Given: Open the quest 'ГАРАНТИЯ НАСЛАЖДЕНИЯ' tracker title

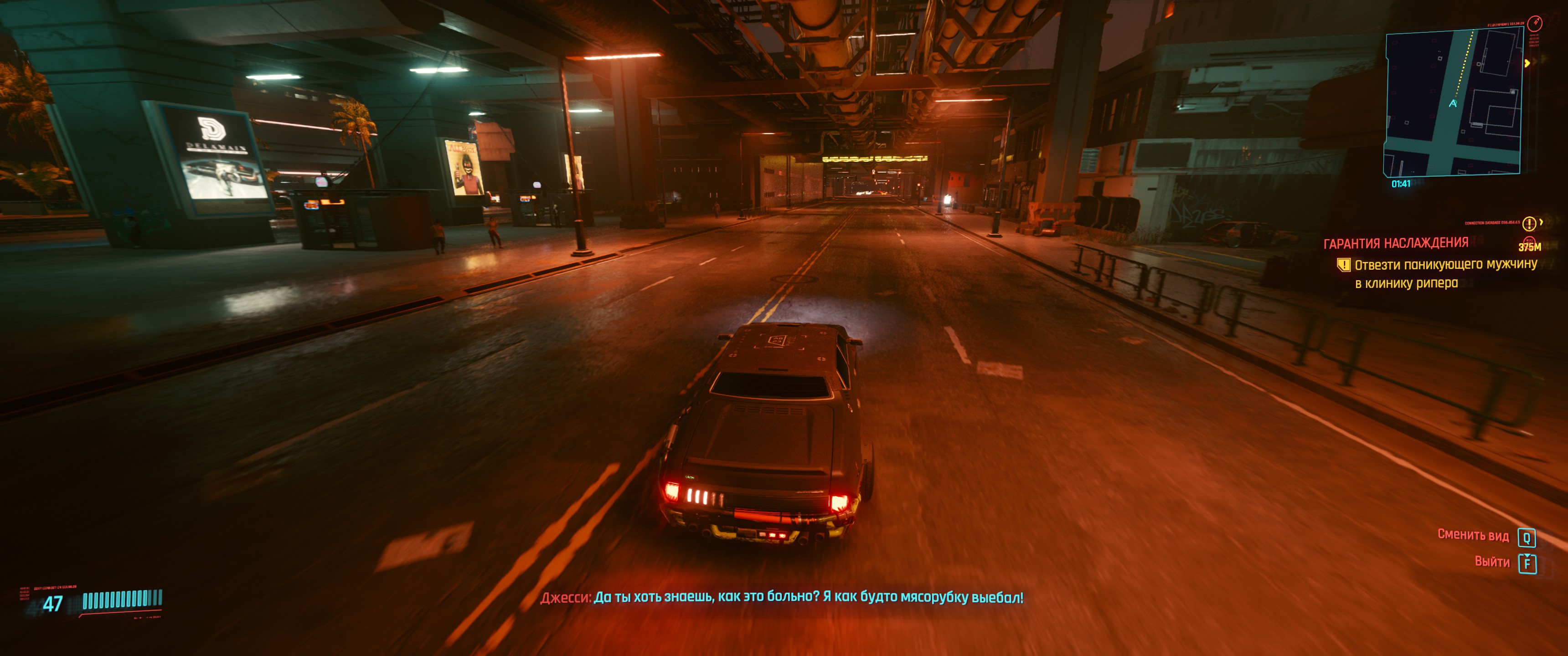Looking at the screenshot, I should [1395, 243].
